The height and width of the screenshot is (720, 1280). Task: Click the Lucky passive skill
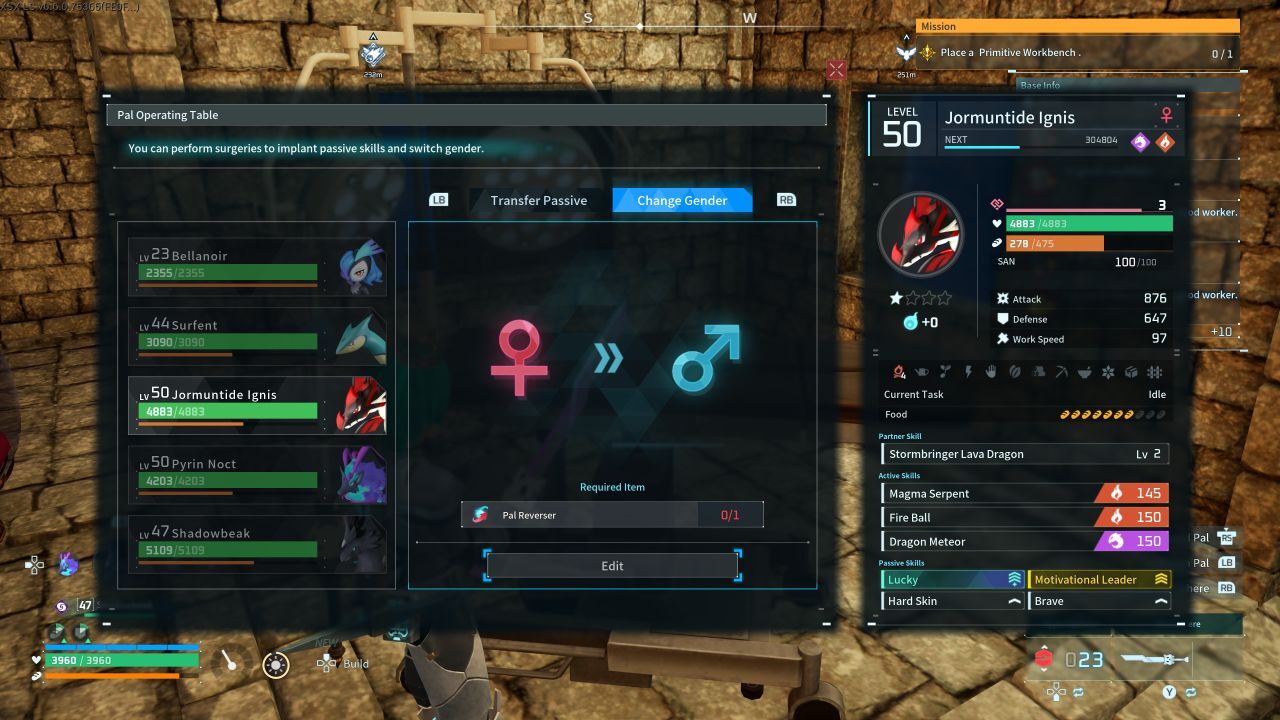point(951,579)
